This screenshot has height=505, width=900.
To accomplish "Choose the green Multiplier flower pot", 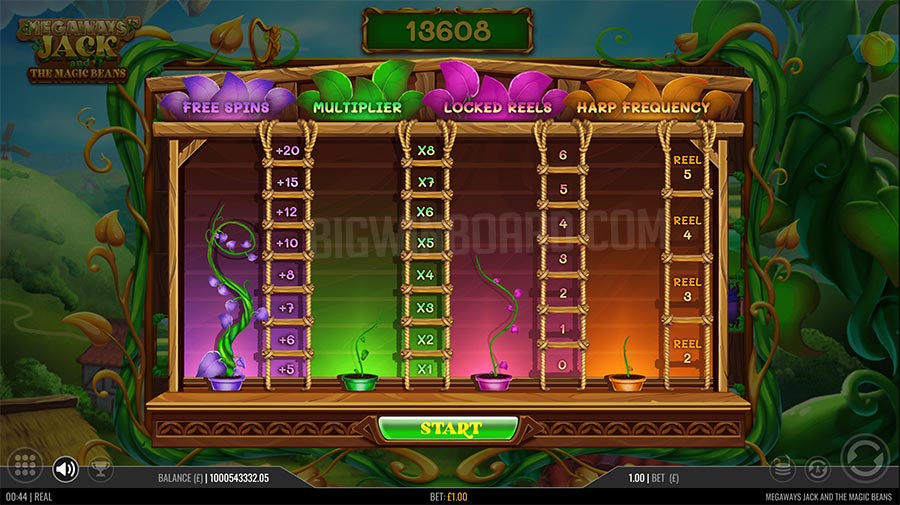I will point(357,381).
